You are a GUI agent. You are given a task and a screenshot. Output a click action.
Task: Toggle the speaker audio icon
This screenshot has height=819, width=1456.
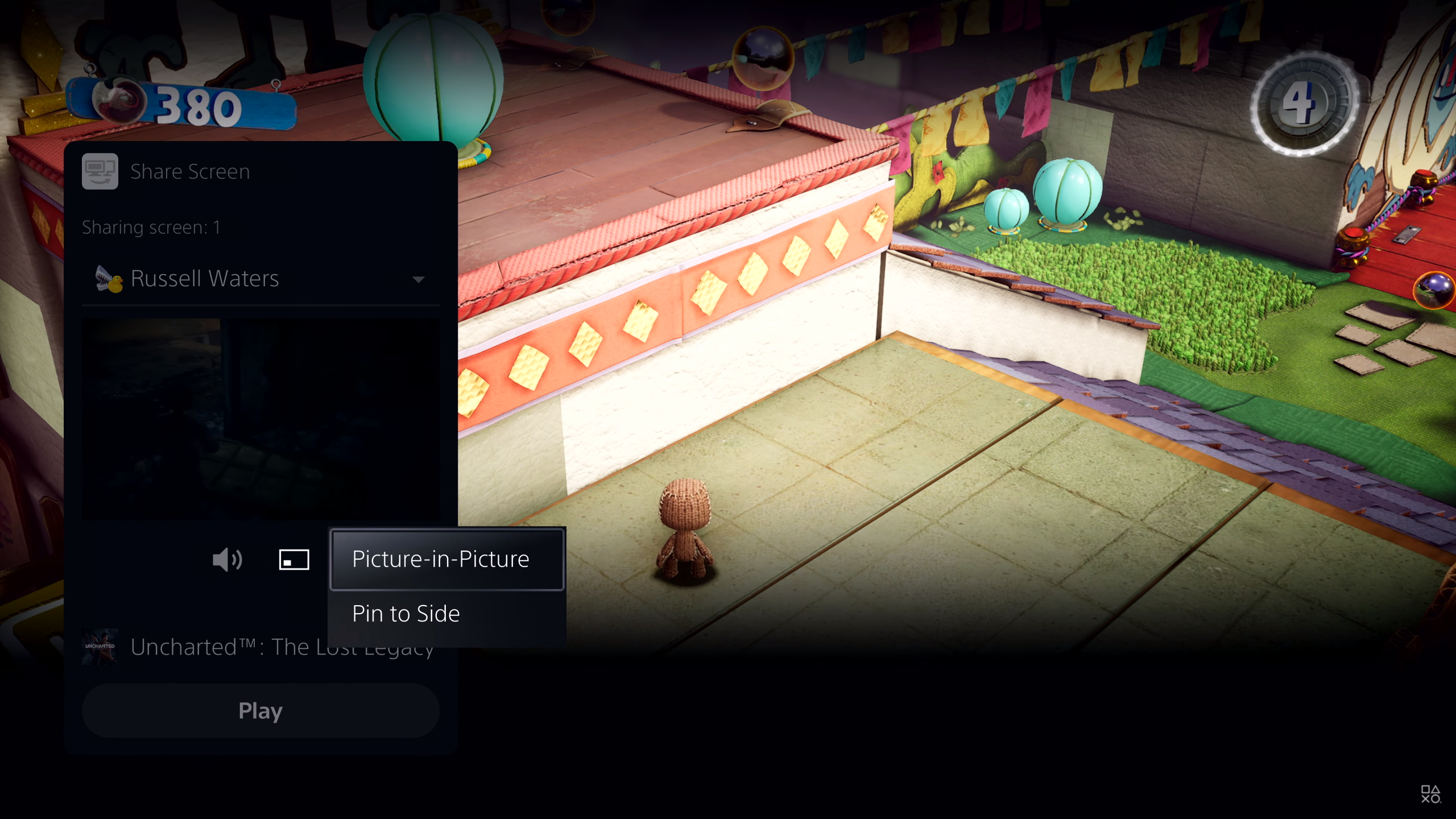[x=227, y=560]
